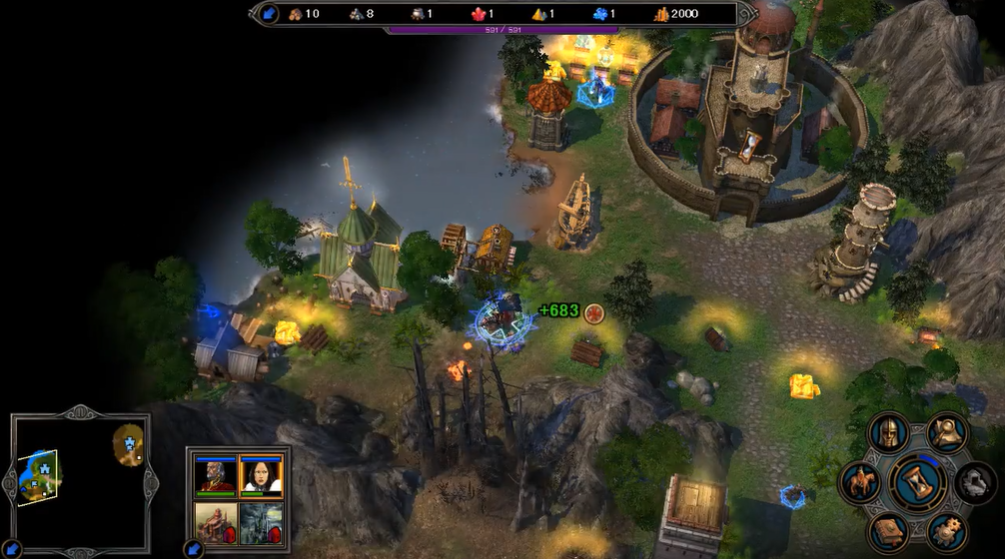
Task: Click the minimap's top frame button
Action: coord(81,412)
